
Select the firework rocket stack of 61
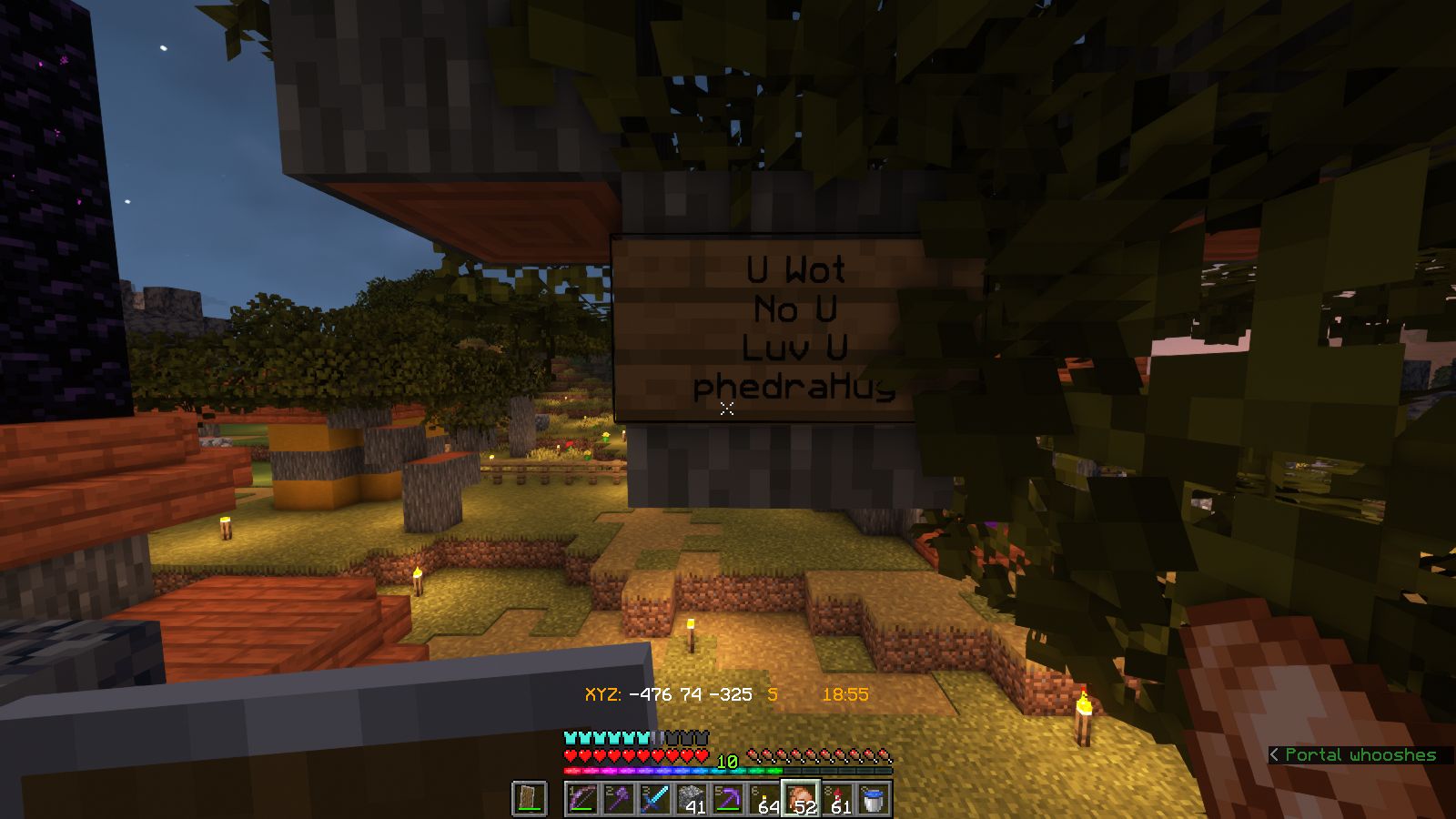[837, 799]
